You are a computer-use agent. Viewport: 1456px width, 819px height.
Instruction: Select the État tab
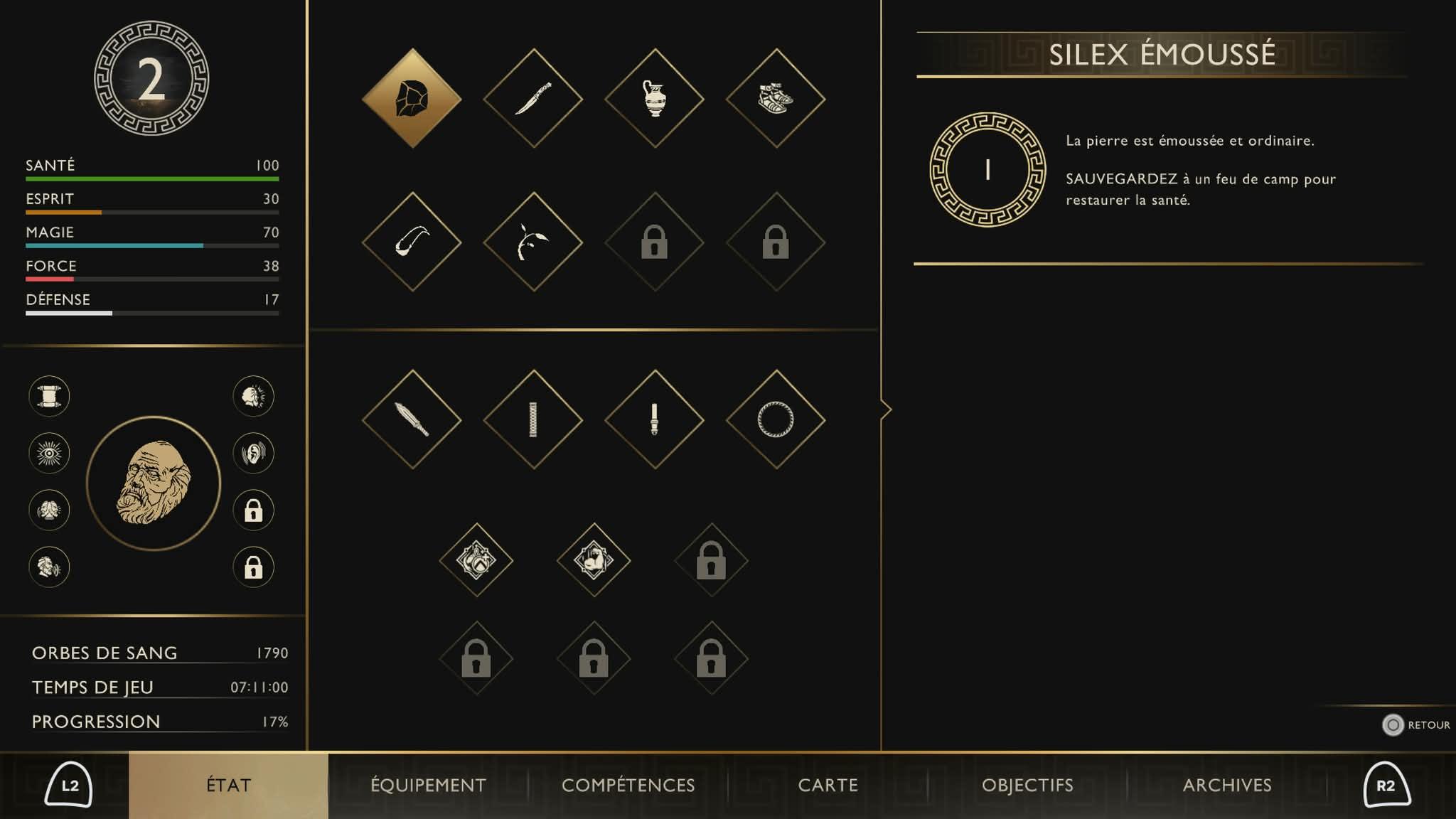click(x=228, y=785)
